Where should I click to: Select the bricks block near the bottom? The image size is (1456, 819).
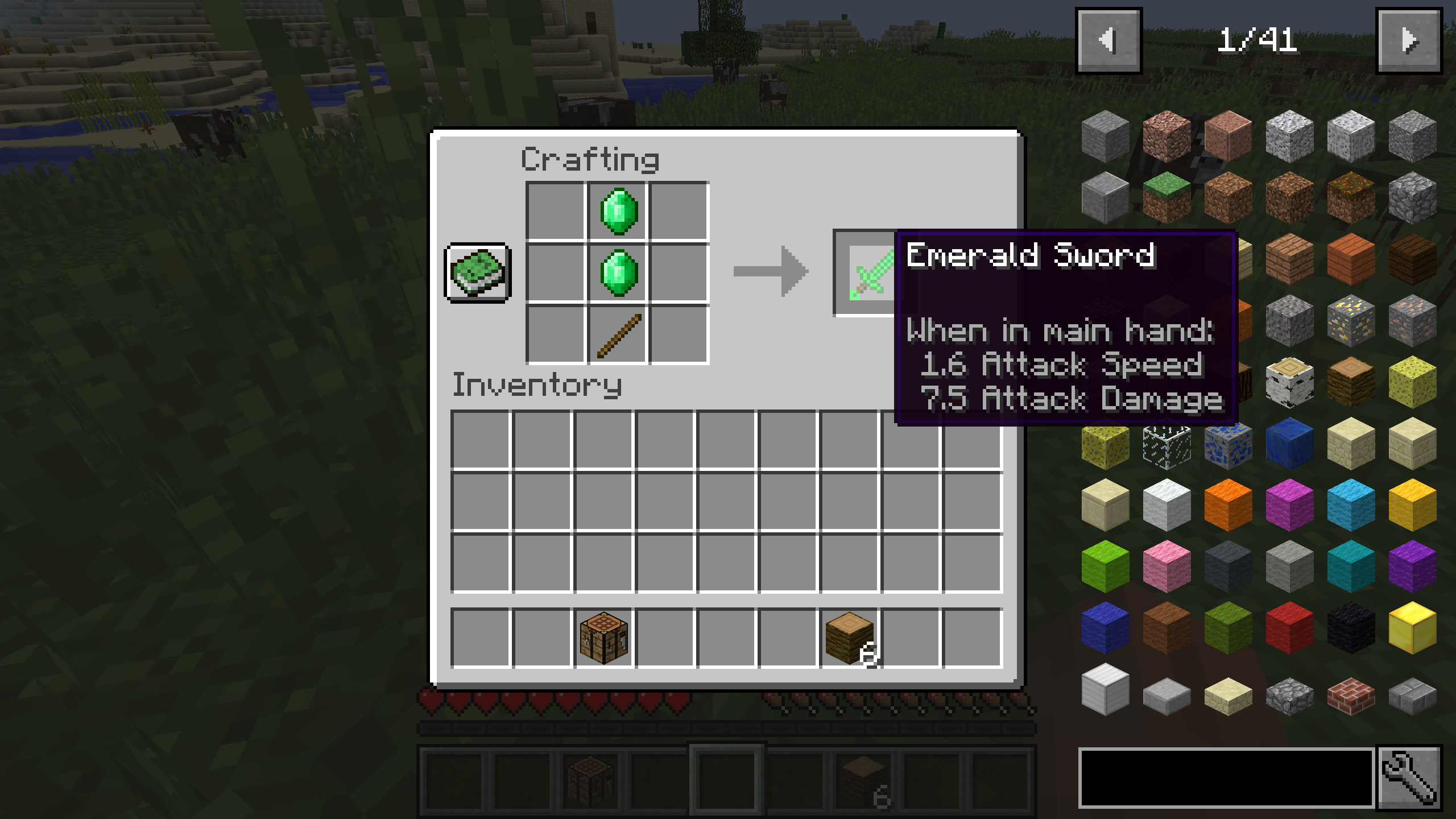[1351, 695]
